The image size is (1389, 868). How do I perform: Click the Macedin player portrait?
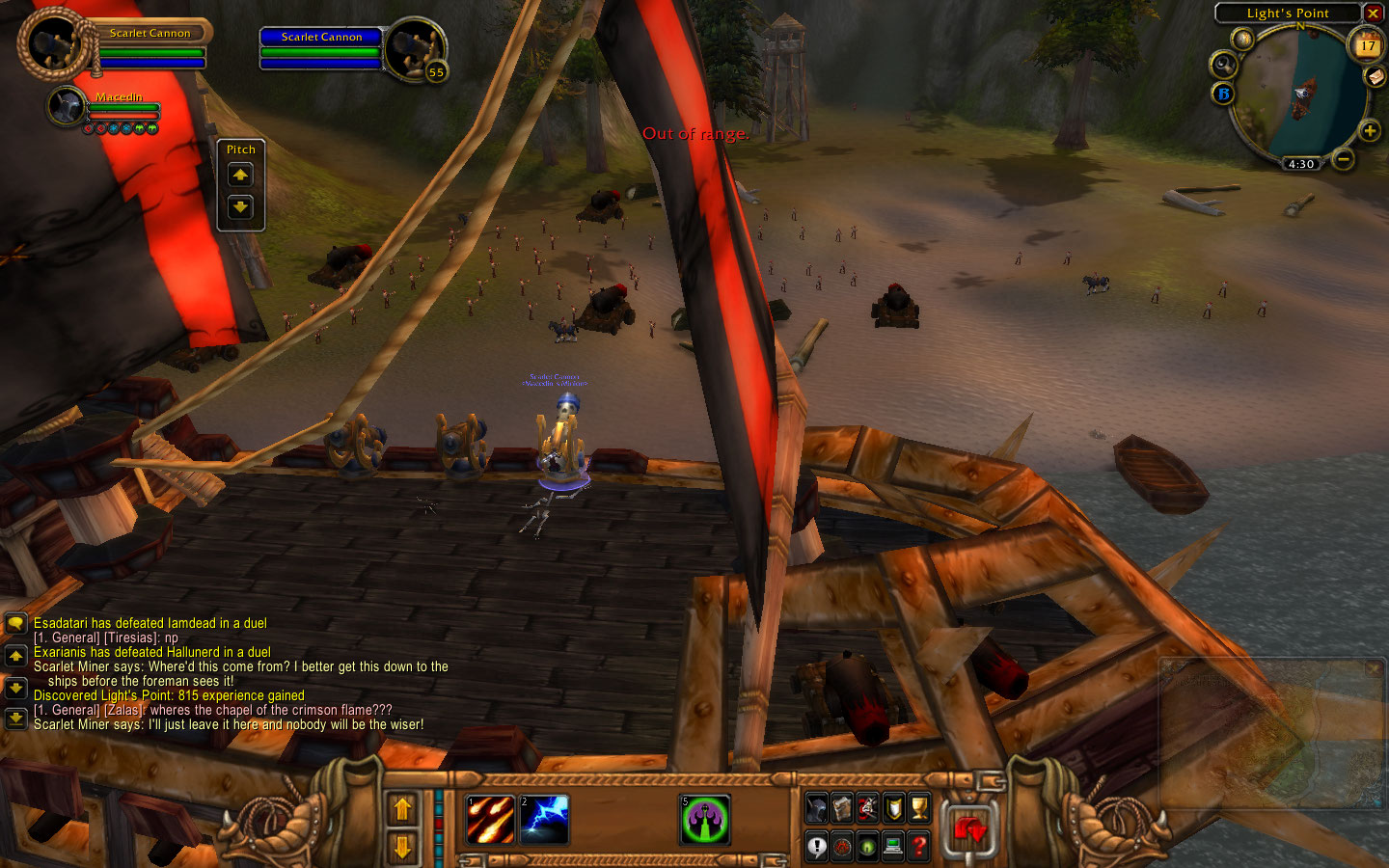(67, 106)
